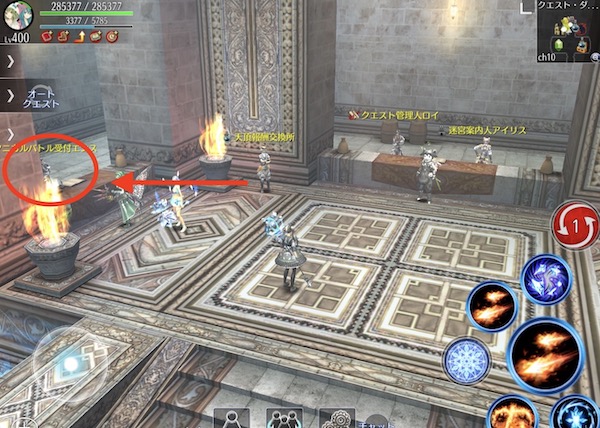Expand the top left-side arrow panel
This screenshot has width=600, height=428.
pyautogui.click(x=8, y=62)
